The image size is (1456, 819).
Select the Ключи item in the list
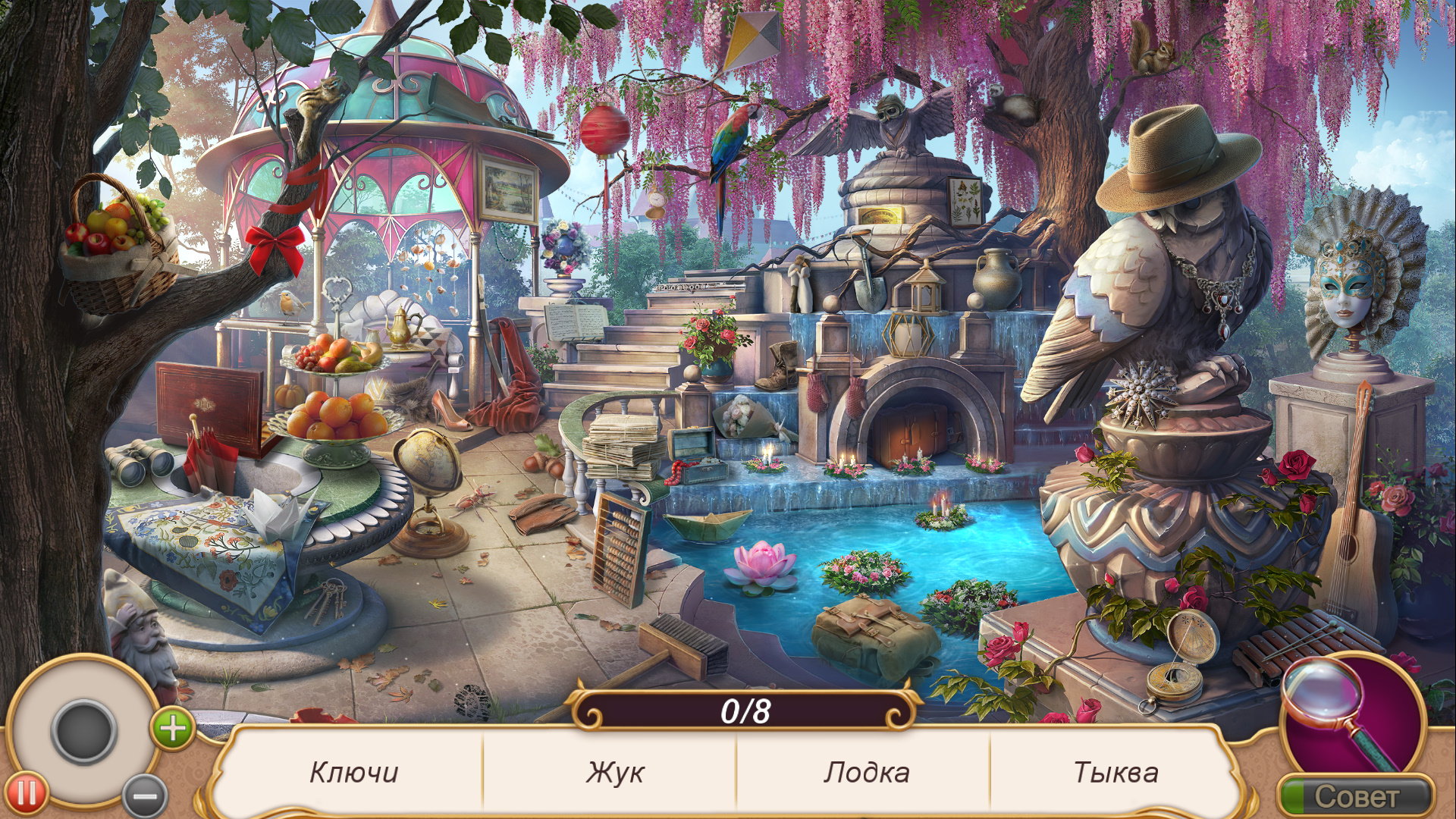click(x=353, y=772)
